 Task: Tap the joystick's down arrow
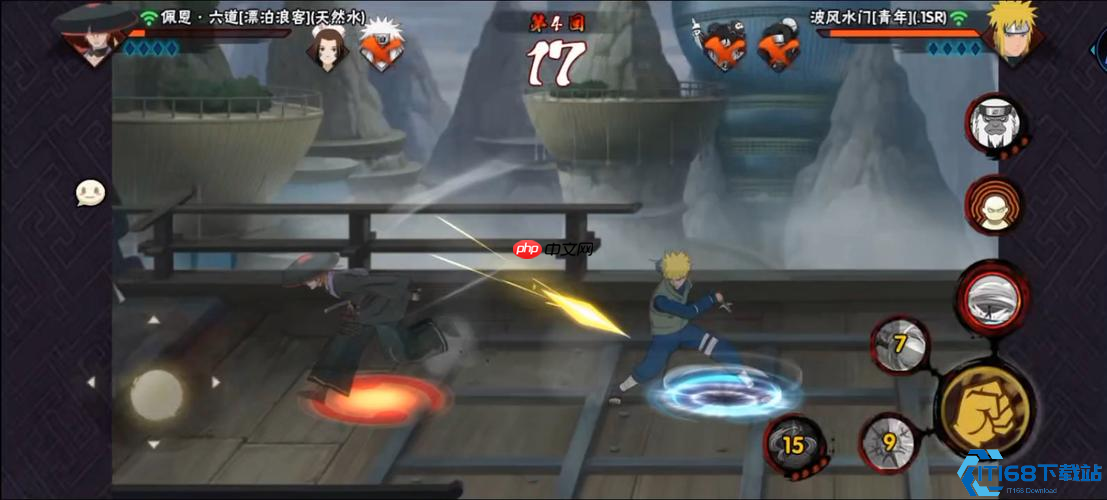[x=153, y=444]
